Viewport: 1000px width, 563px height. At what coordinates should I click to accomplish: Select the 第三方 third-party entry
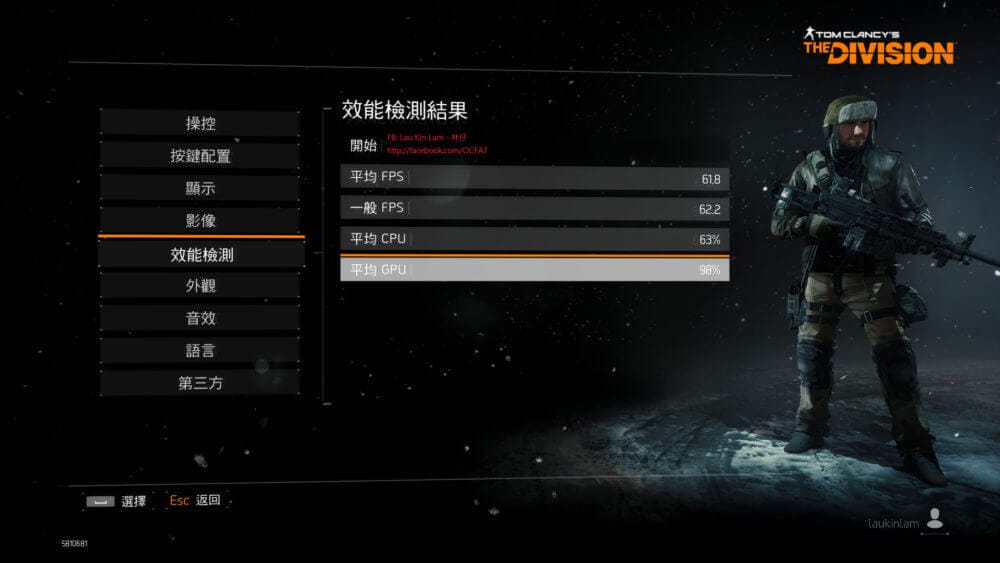pos(200,383)
